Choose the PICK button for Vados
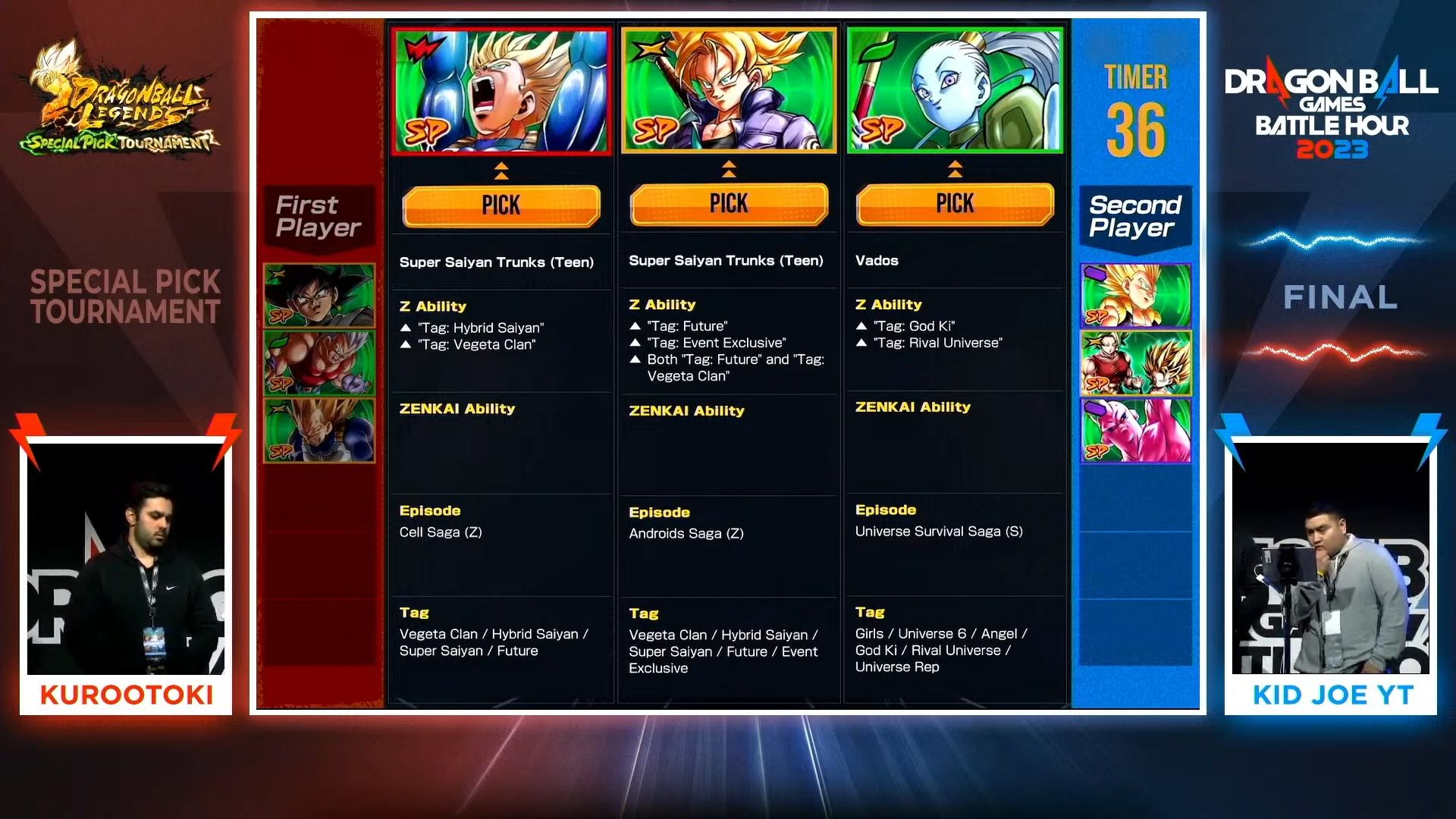This screenshot has width=1456, height=819. point(955,203)
